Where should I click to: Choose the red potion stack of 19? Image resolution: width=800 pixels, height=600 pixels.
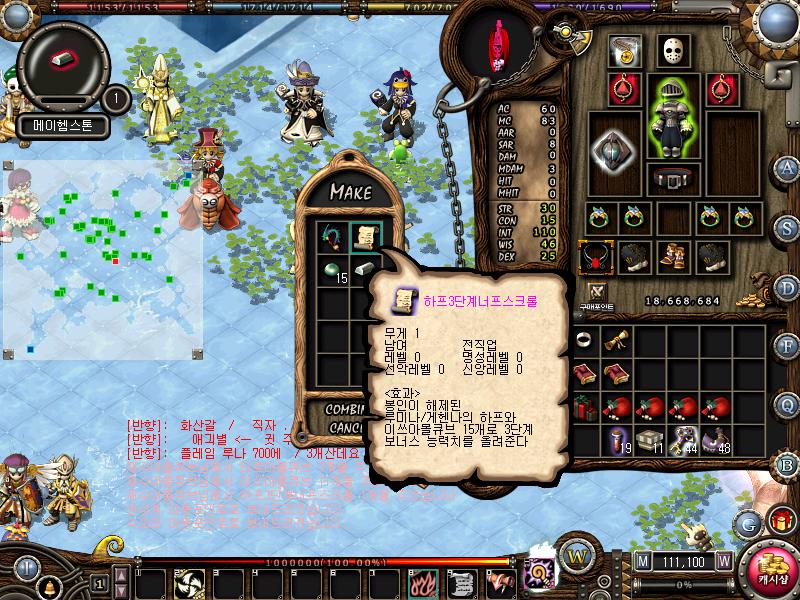[x=617, y=441]
